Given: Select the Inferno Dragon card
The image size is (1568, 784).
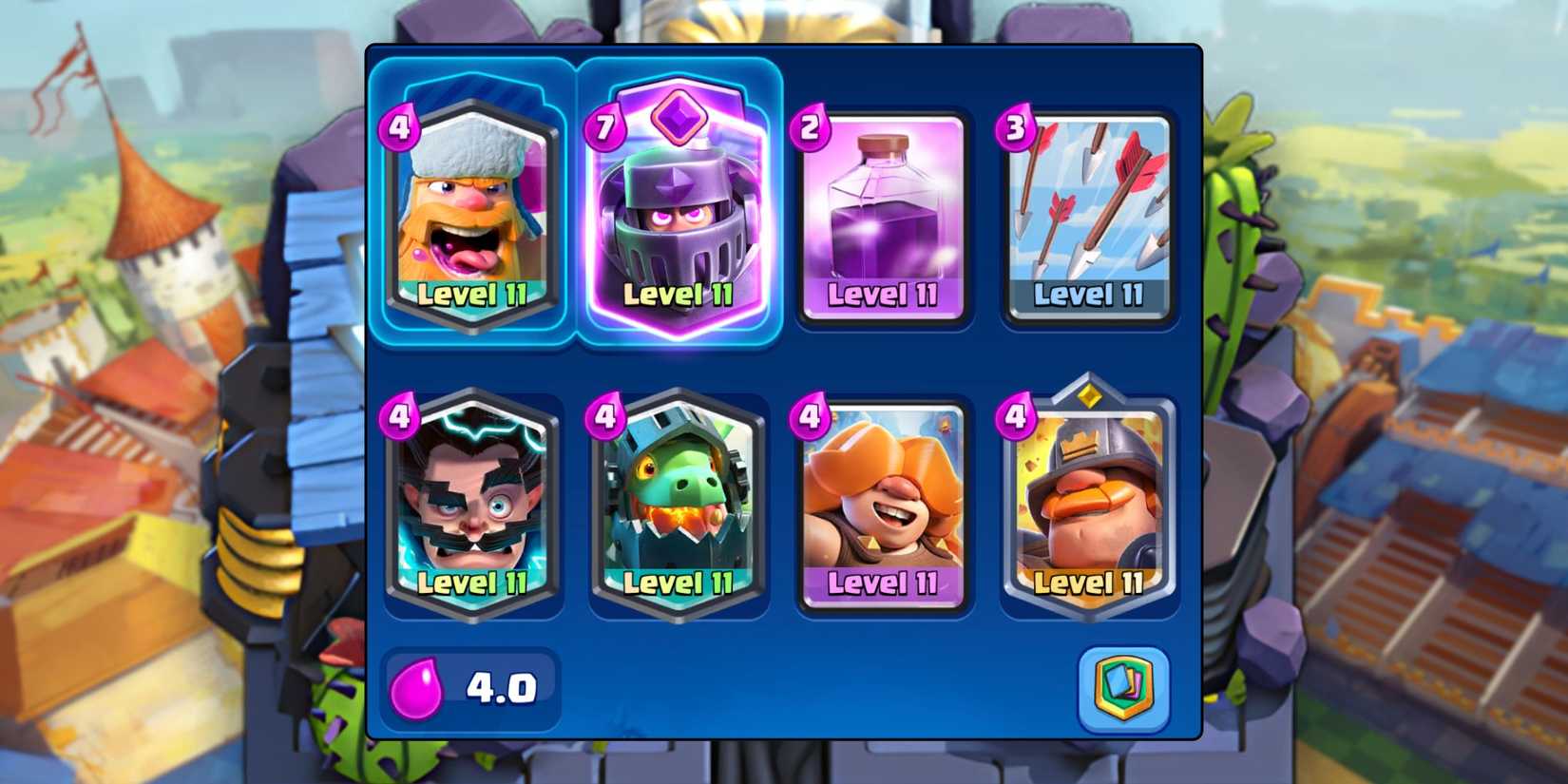Looking at the screenshot, I should coord(679,499).
